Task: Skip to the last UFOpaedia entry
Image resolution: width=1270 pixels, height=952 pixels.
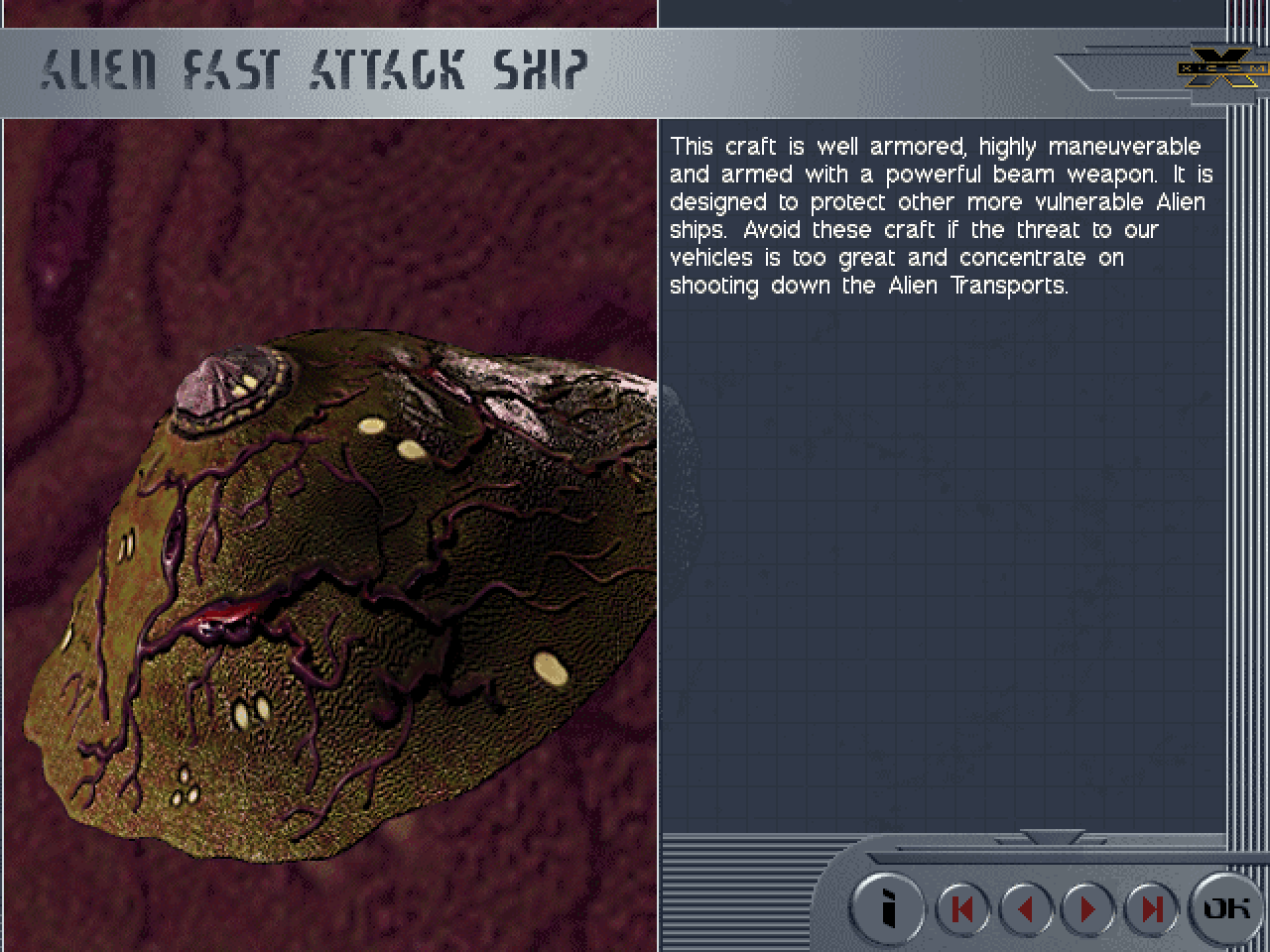Action: point(1151,908)
